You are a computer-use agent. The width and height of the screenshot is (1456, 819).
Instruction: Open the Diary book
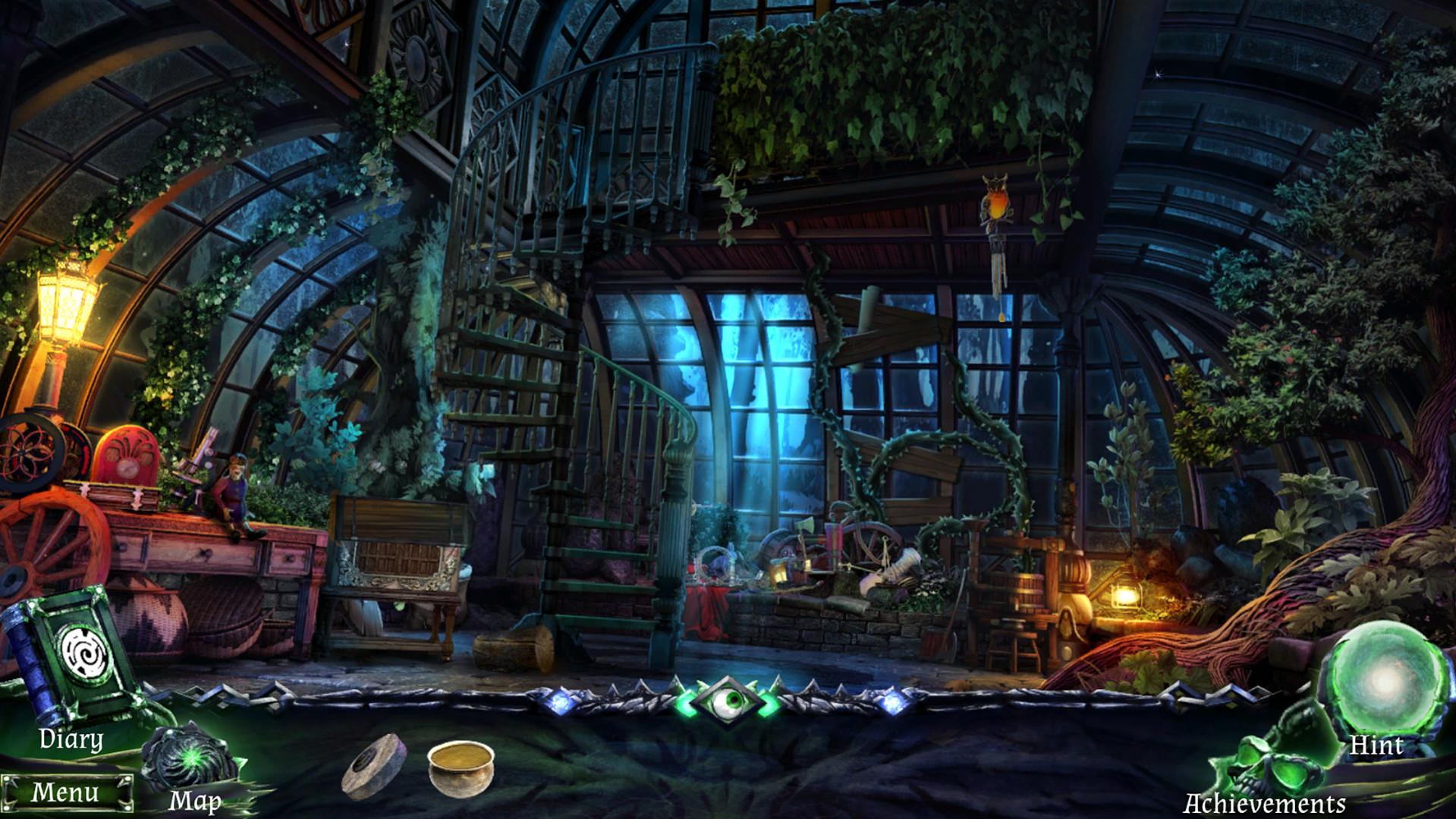pos(72,657)
